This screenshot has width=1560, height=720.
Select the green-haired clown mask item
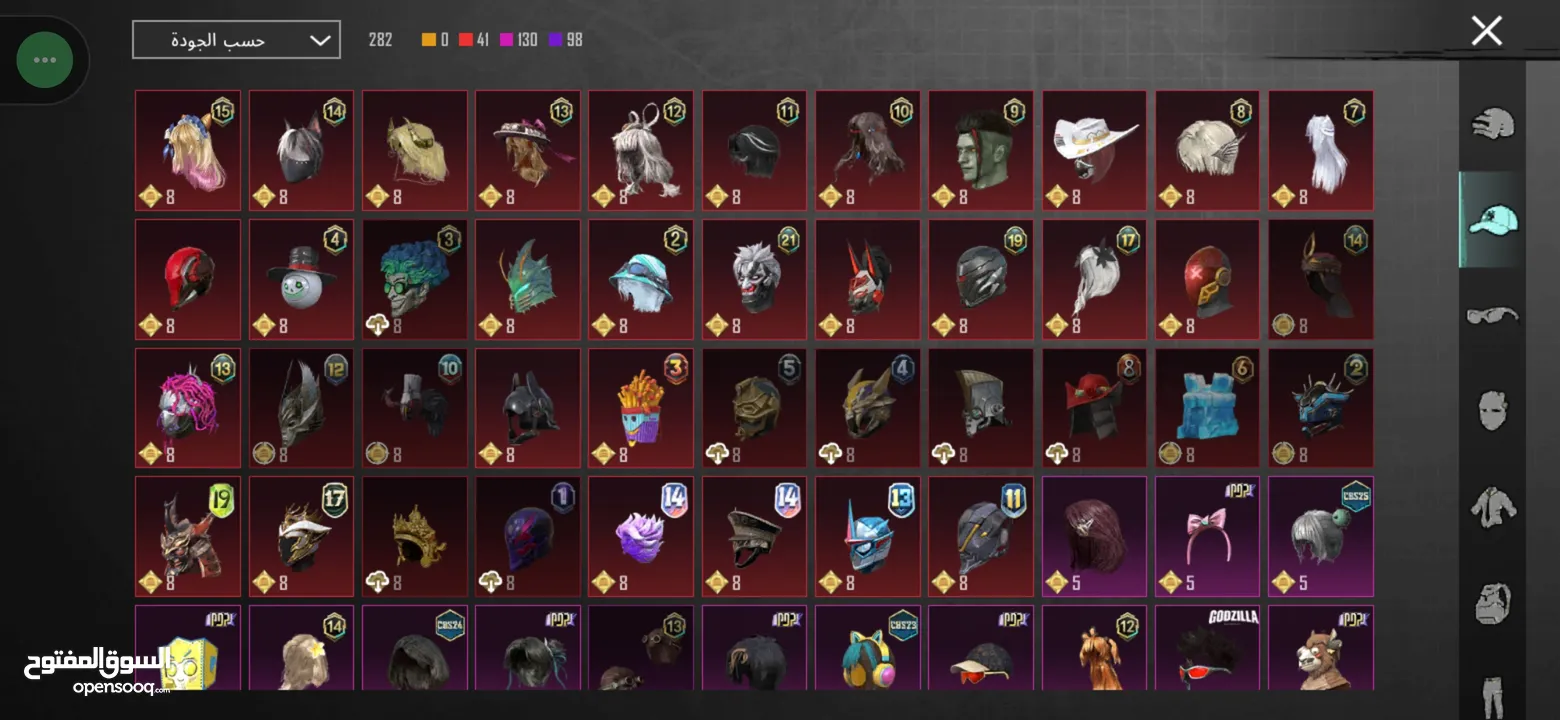click(x=414, y=280)
